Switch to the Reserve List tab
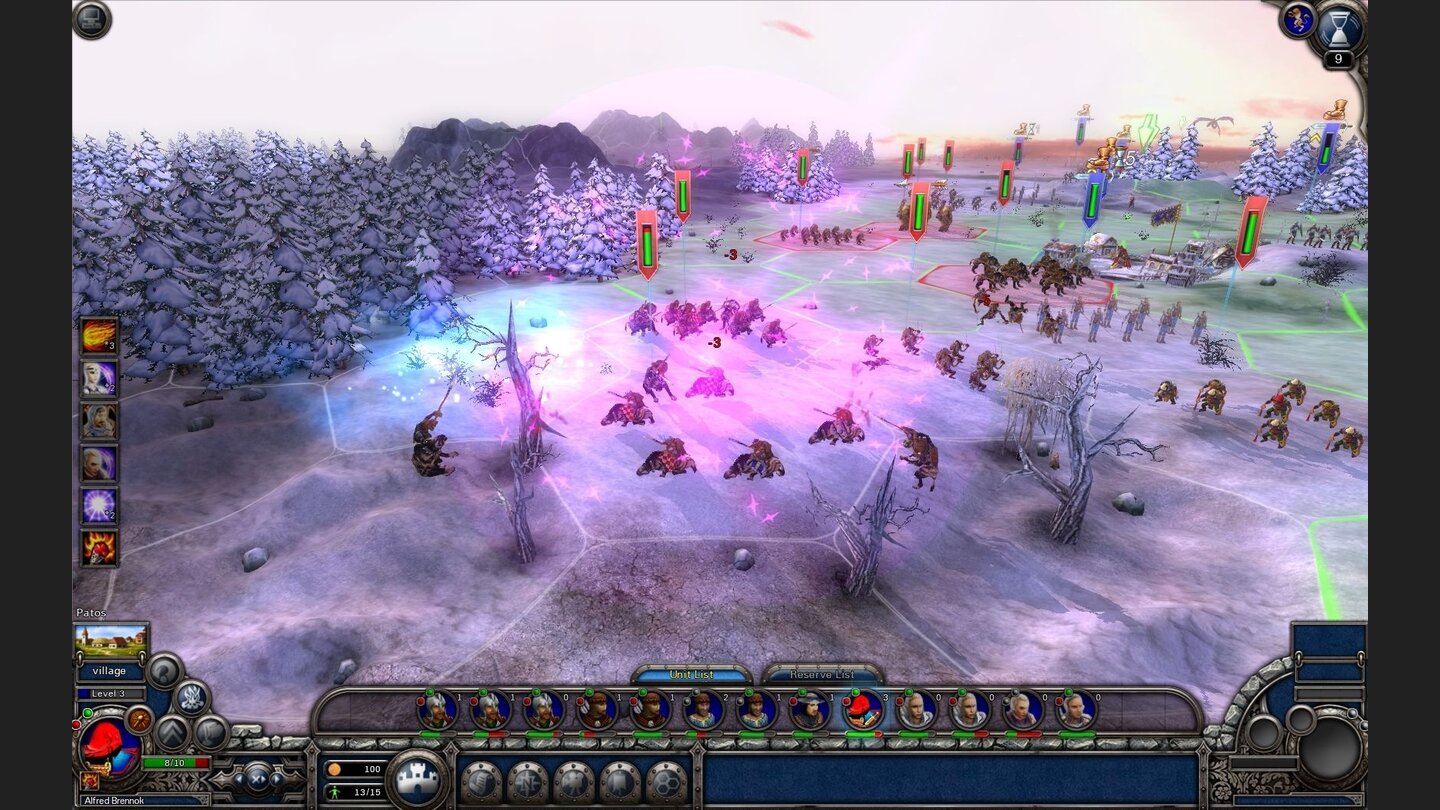The image size is (1440, 810). (823, 675)
